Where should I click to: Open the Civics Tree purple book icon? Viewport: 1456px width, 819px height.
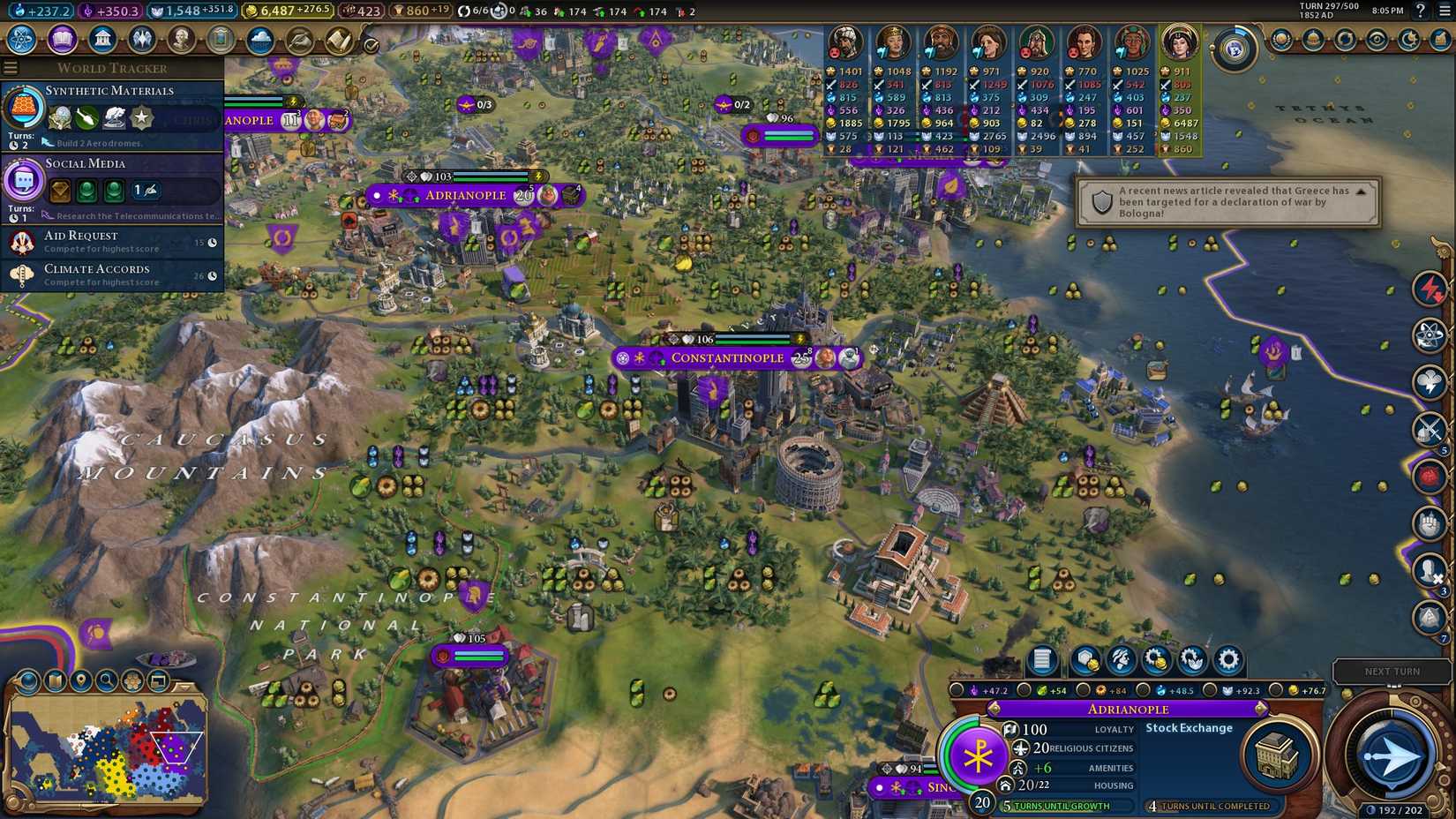[61, 40]
